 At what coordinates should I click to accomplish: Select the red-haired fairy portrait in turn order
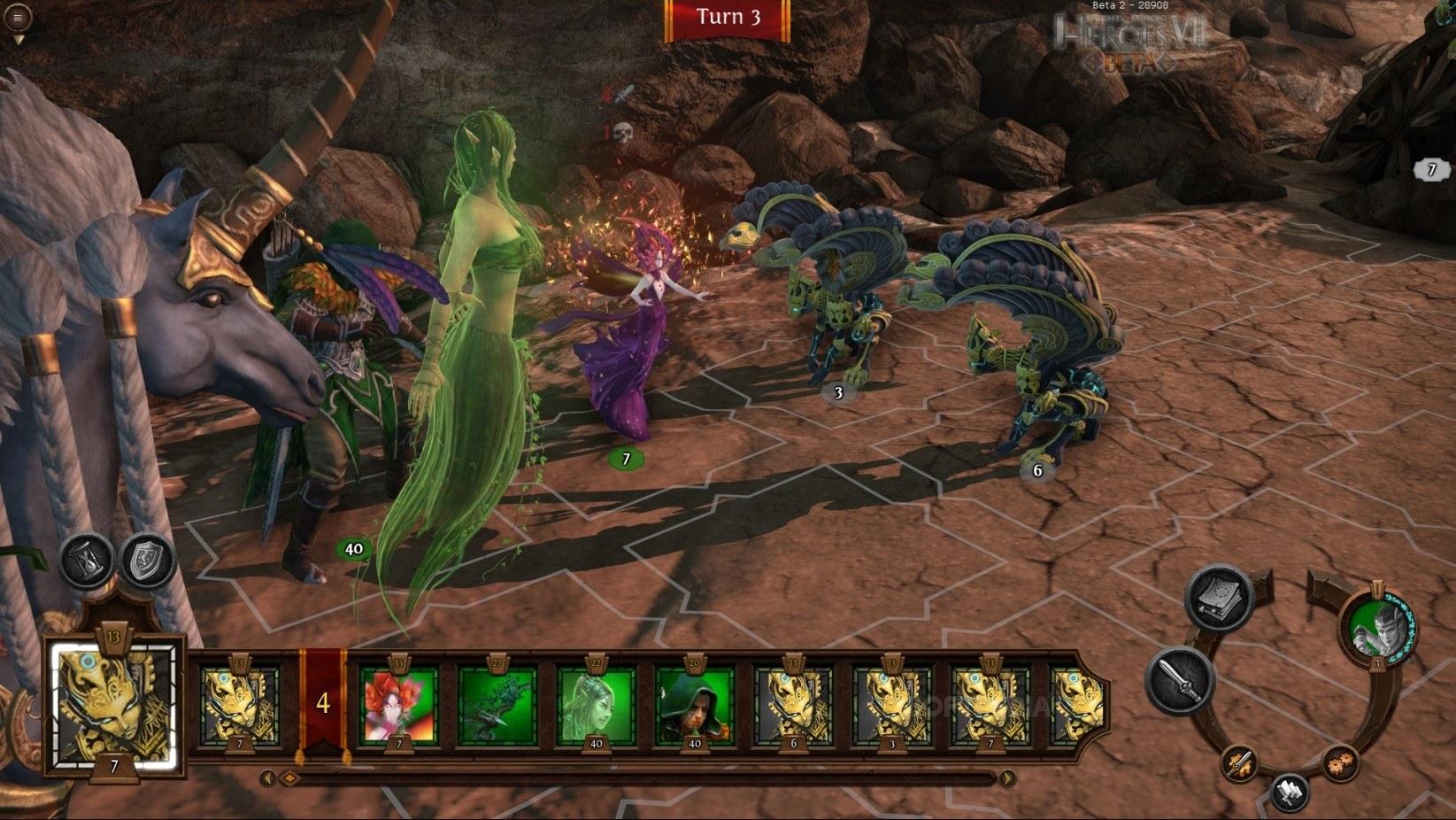pos(398,704)
